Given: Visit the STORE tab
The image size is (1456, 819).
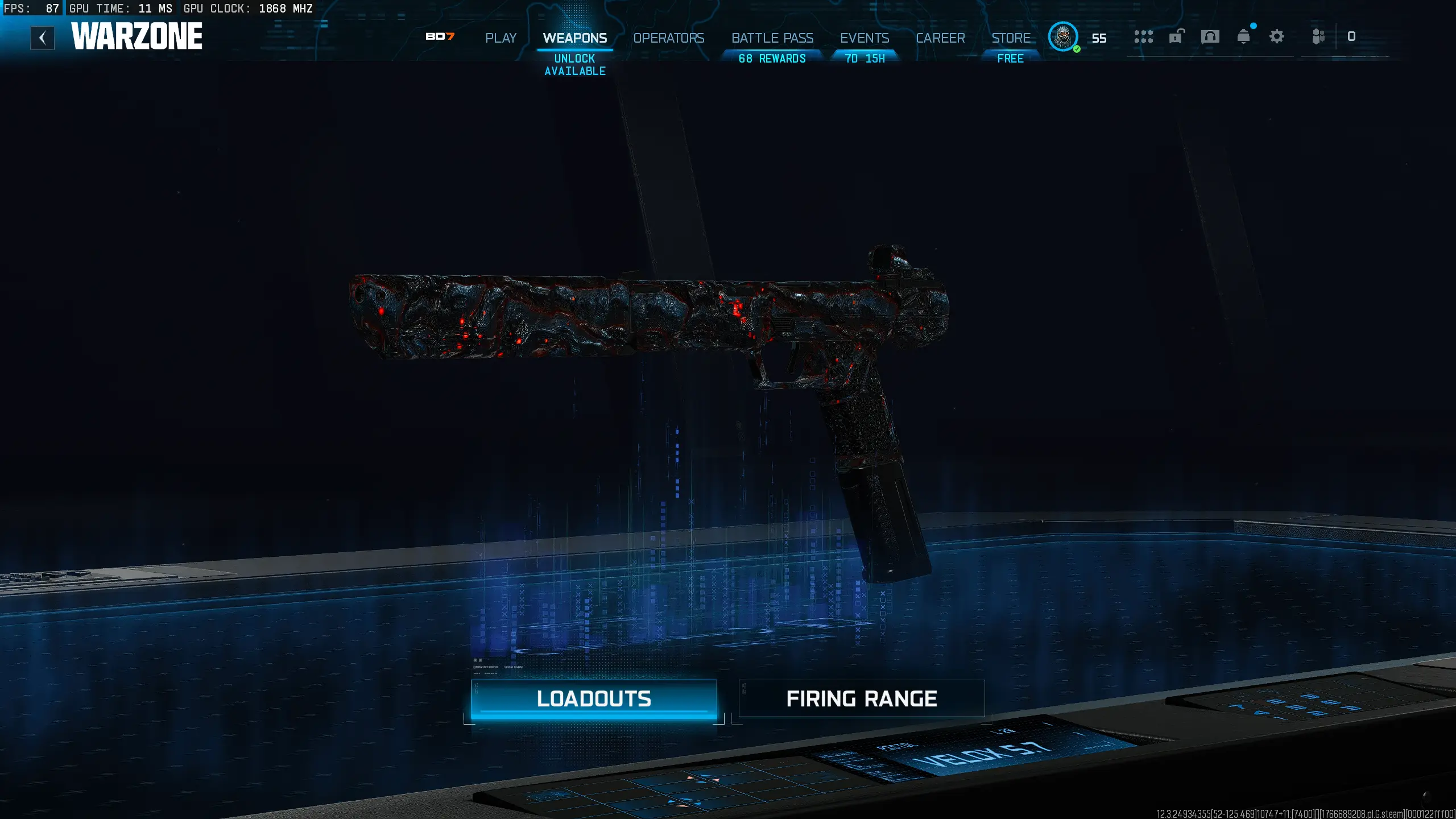Looking at the screenshot, I should pos(1011,38).
